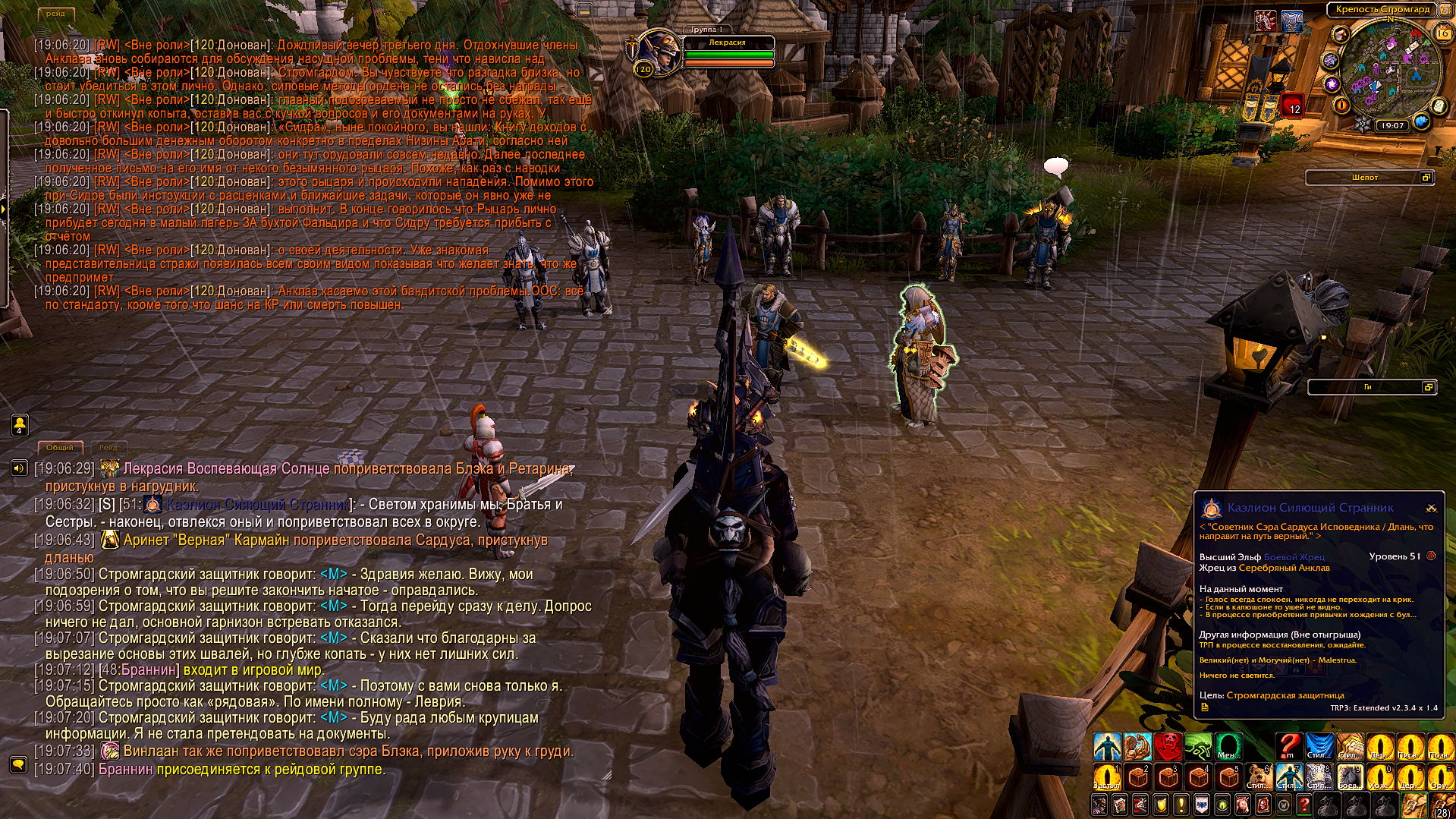
Task: Open the red question mark help micro-button
Action: pos(1303,805)
